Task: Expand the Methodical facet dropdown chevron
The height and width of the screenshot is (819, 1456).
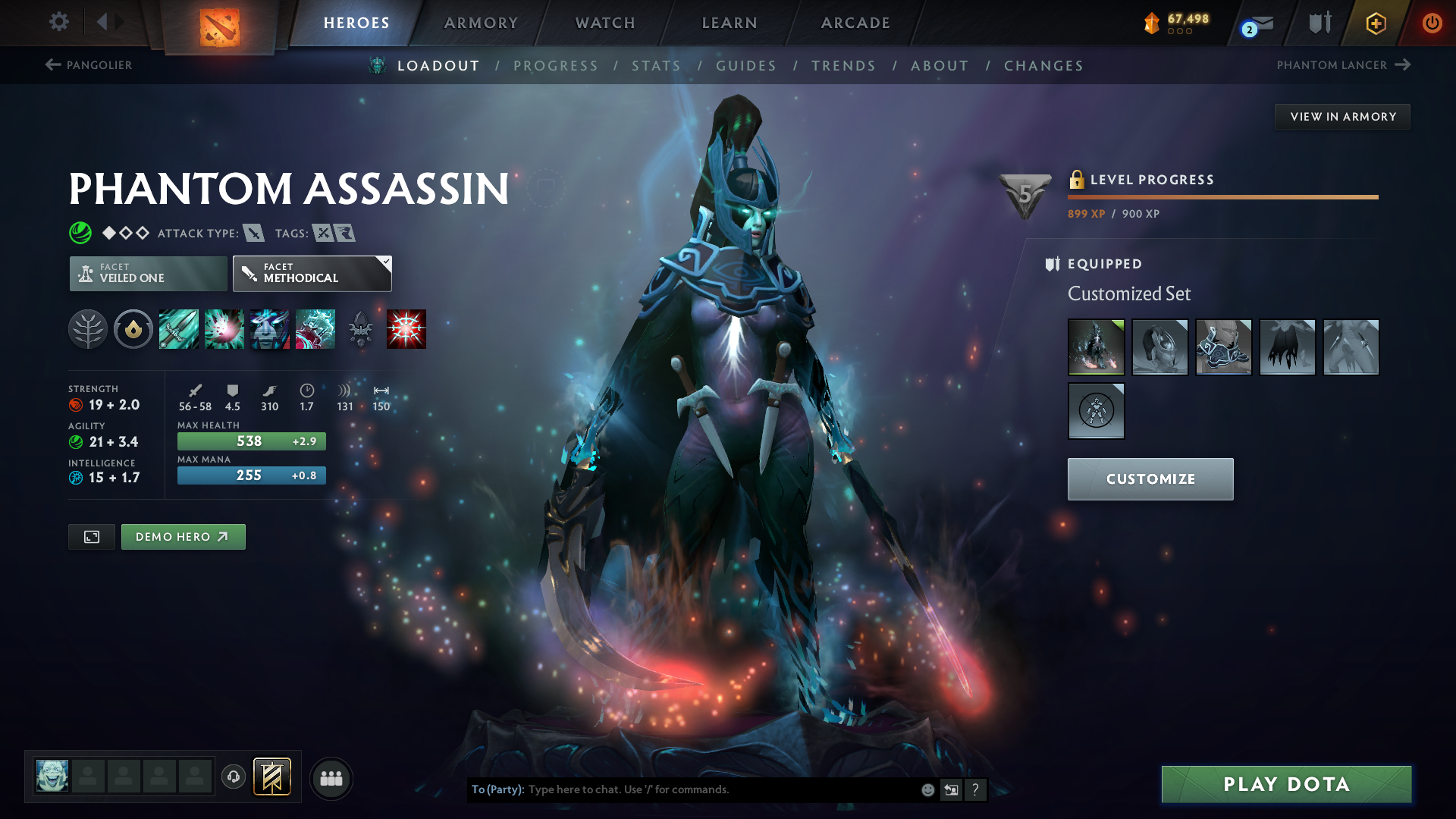Action: click(x=385, y=261)
